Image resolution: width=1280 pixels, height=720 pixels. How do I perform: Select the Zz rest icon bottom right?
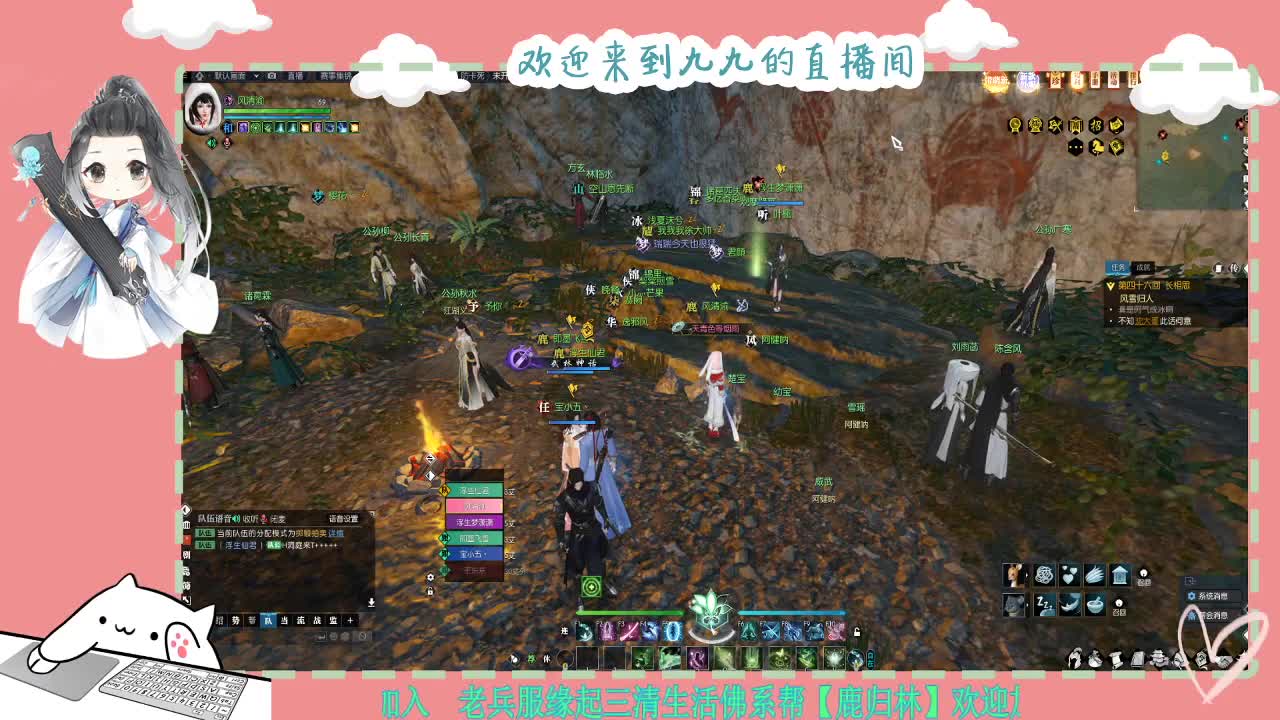(x=1044, y=605)
